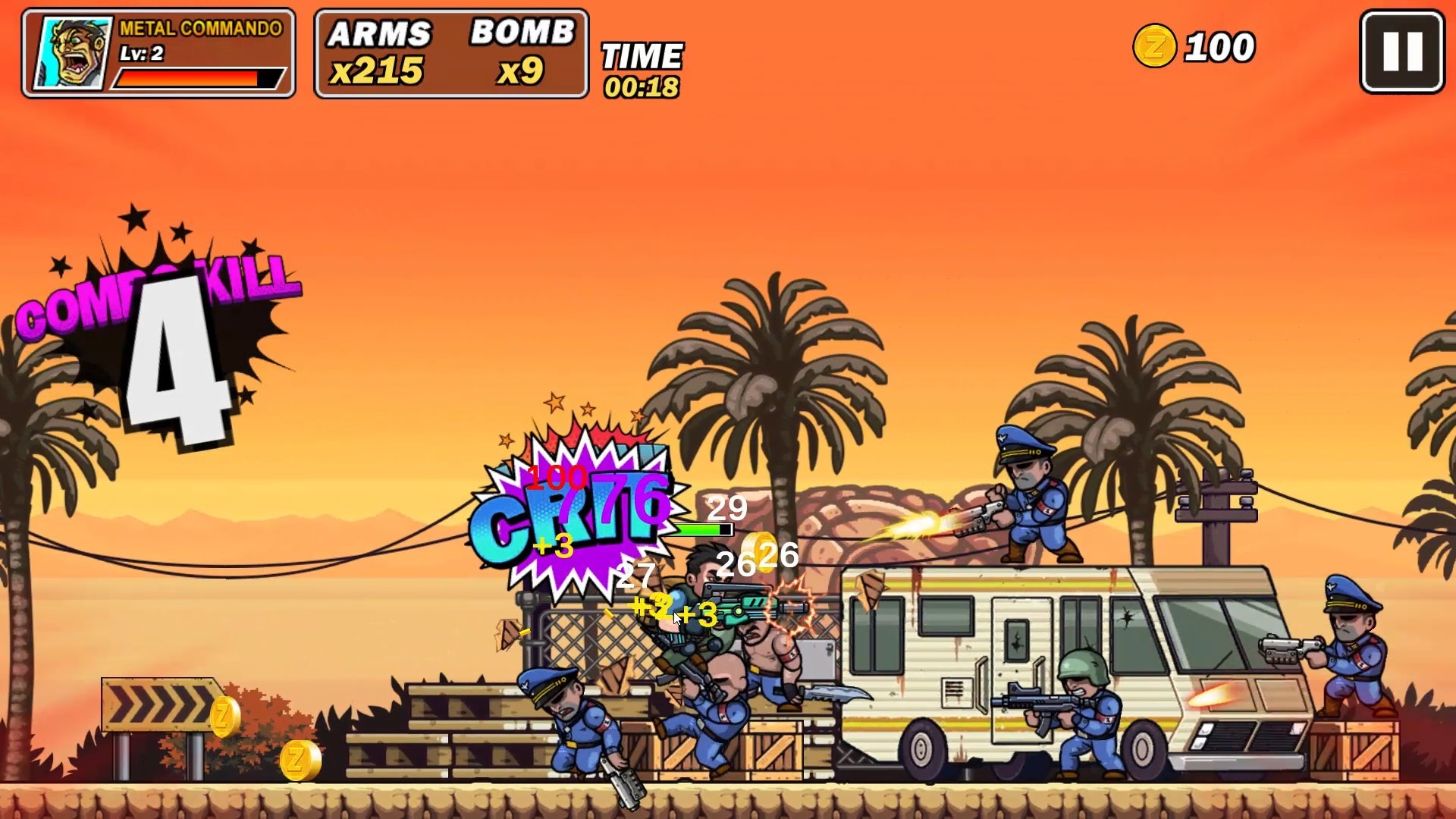Click the gold Z coin icon in HUD
1456x819 pixels.
pyautogui.click(x=1155, y=47)
